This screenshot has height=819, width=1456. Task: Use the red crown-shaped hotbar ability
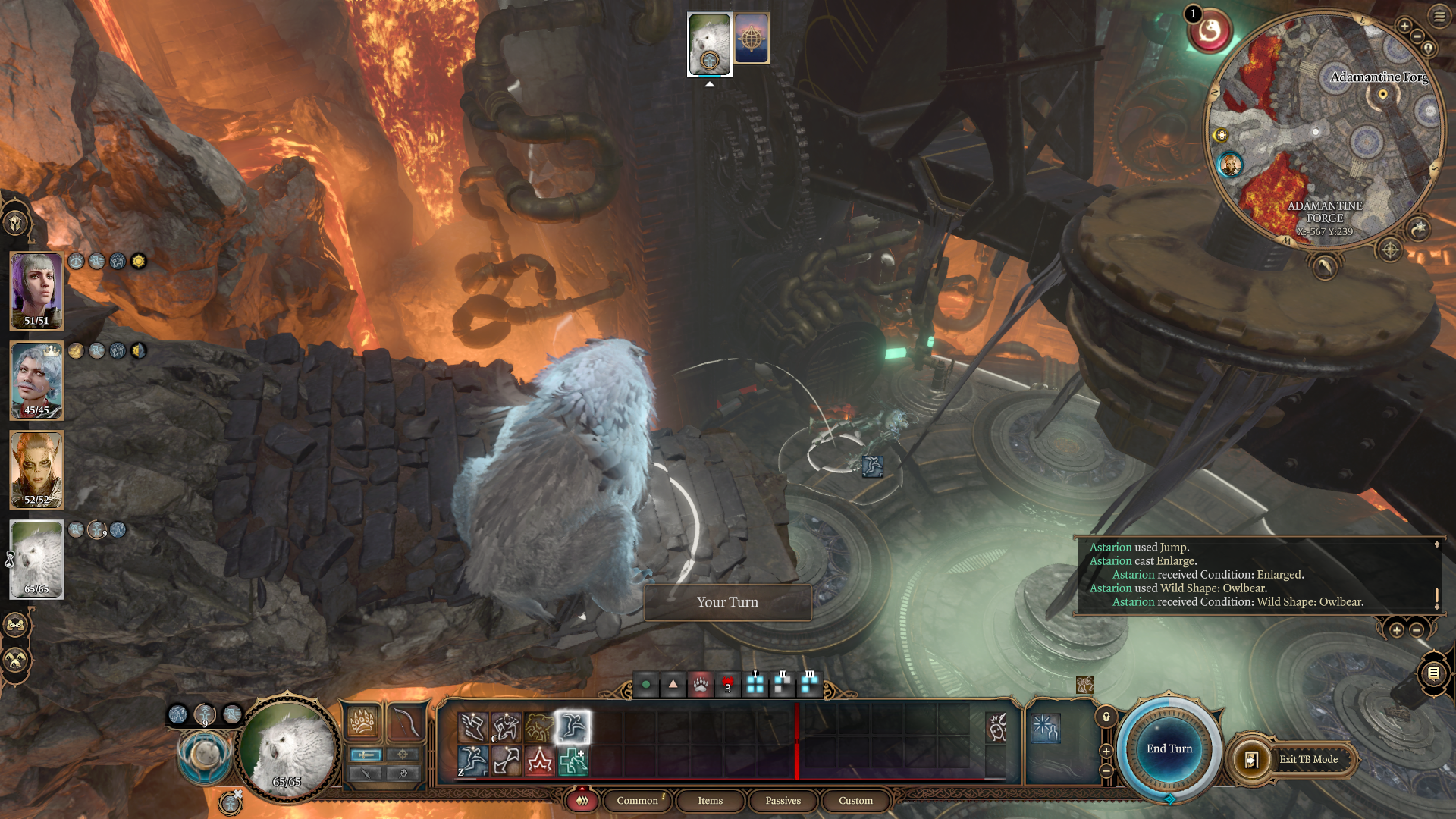pyautogui.click(x=539, y=761)
